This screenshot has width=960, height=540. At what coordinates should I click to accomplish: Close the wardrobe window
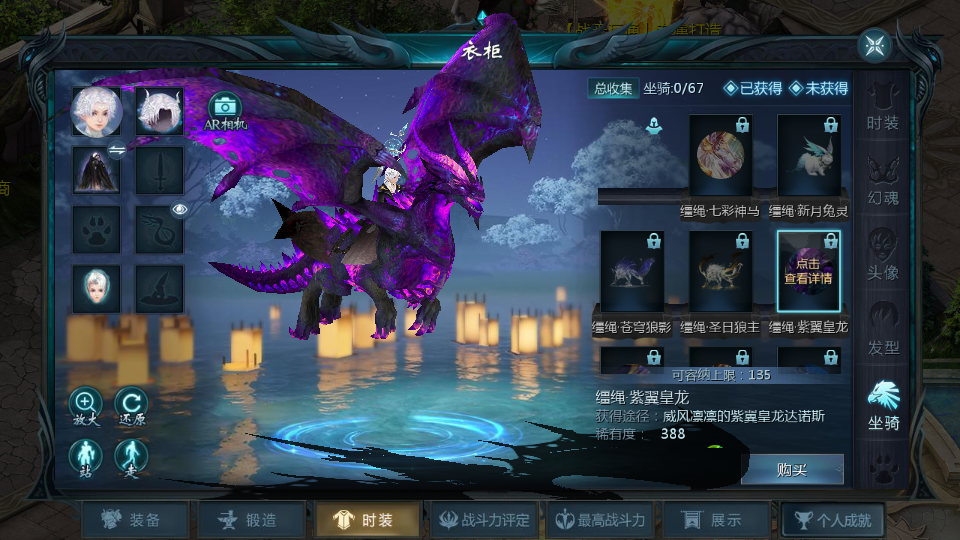tap(875, 45)
